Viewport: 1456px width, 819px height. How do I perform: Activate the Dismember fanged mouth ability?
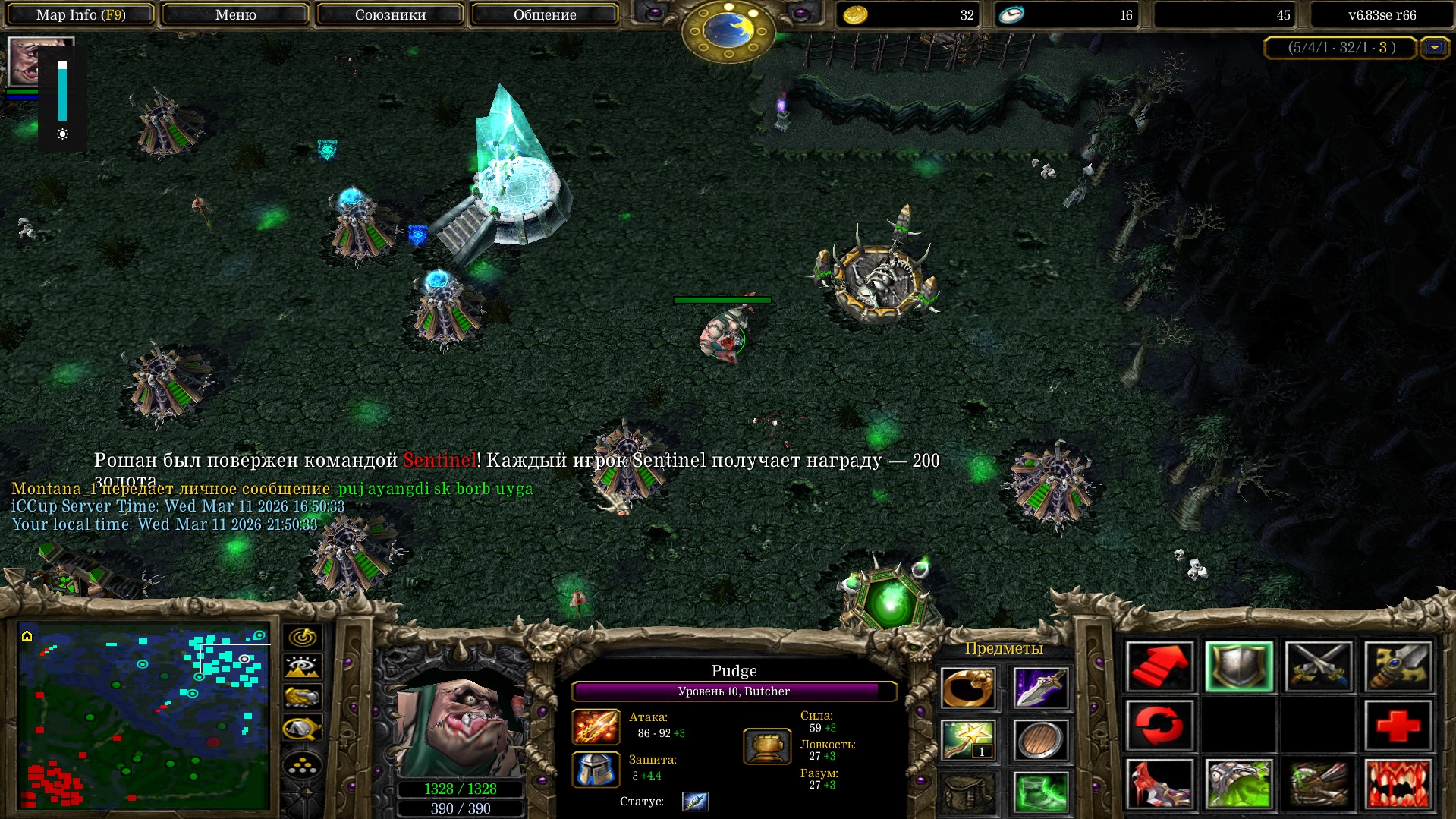1398,784
